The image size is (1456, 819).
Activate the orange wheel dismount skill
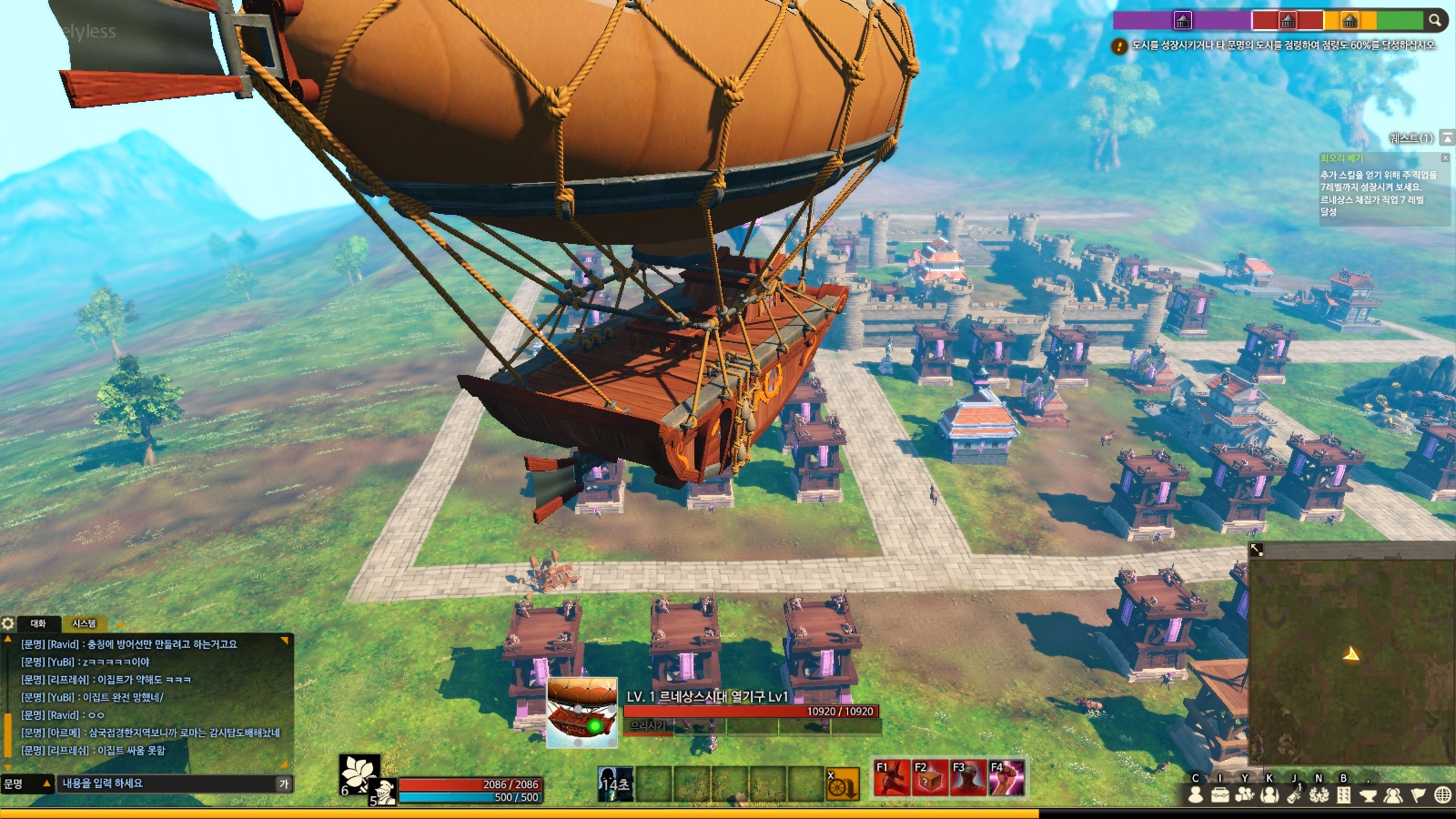pos(842,784)
